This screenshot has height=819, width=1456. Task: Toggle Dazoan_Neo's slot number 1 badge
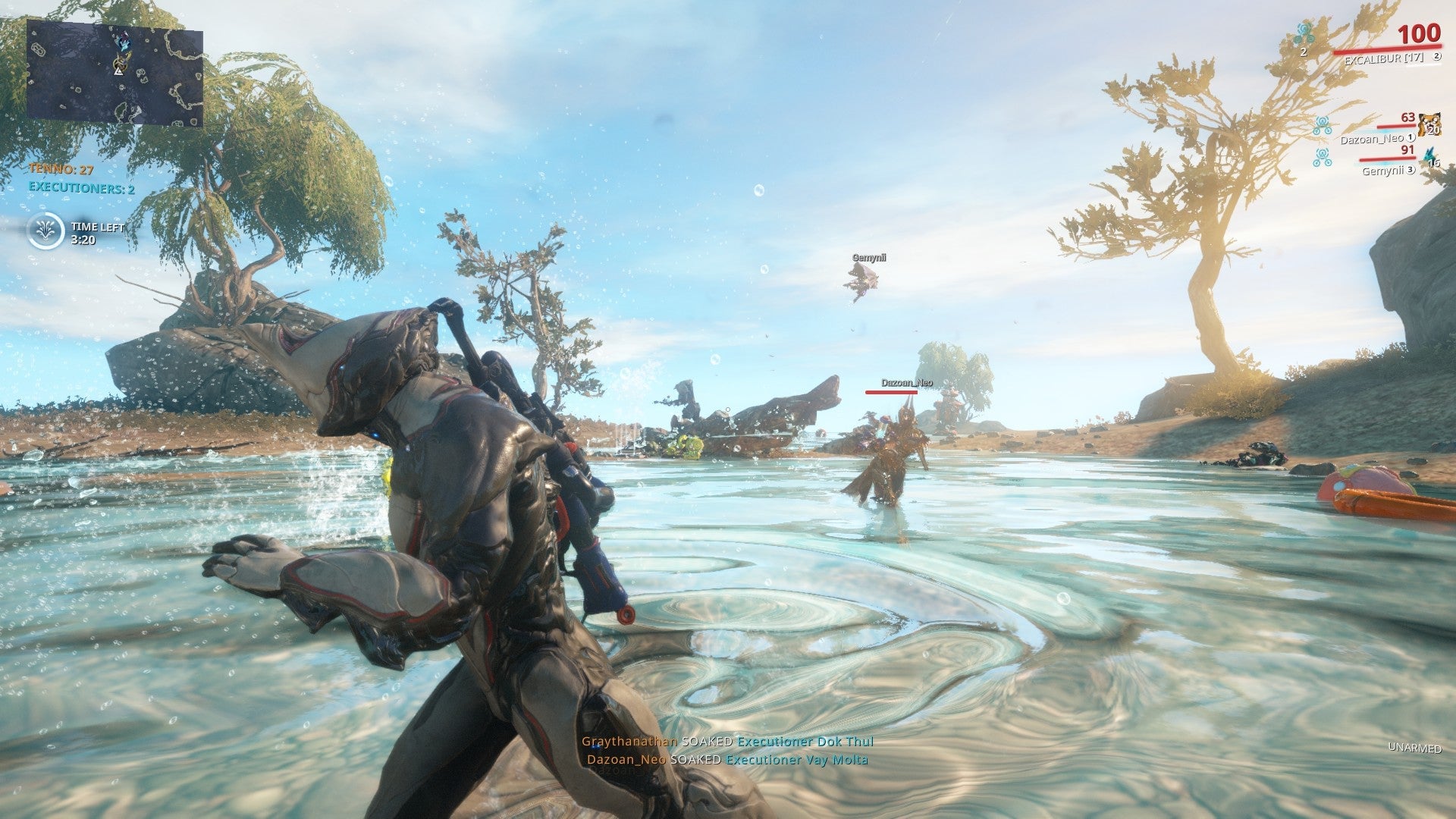click(x=1411, y=138)
